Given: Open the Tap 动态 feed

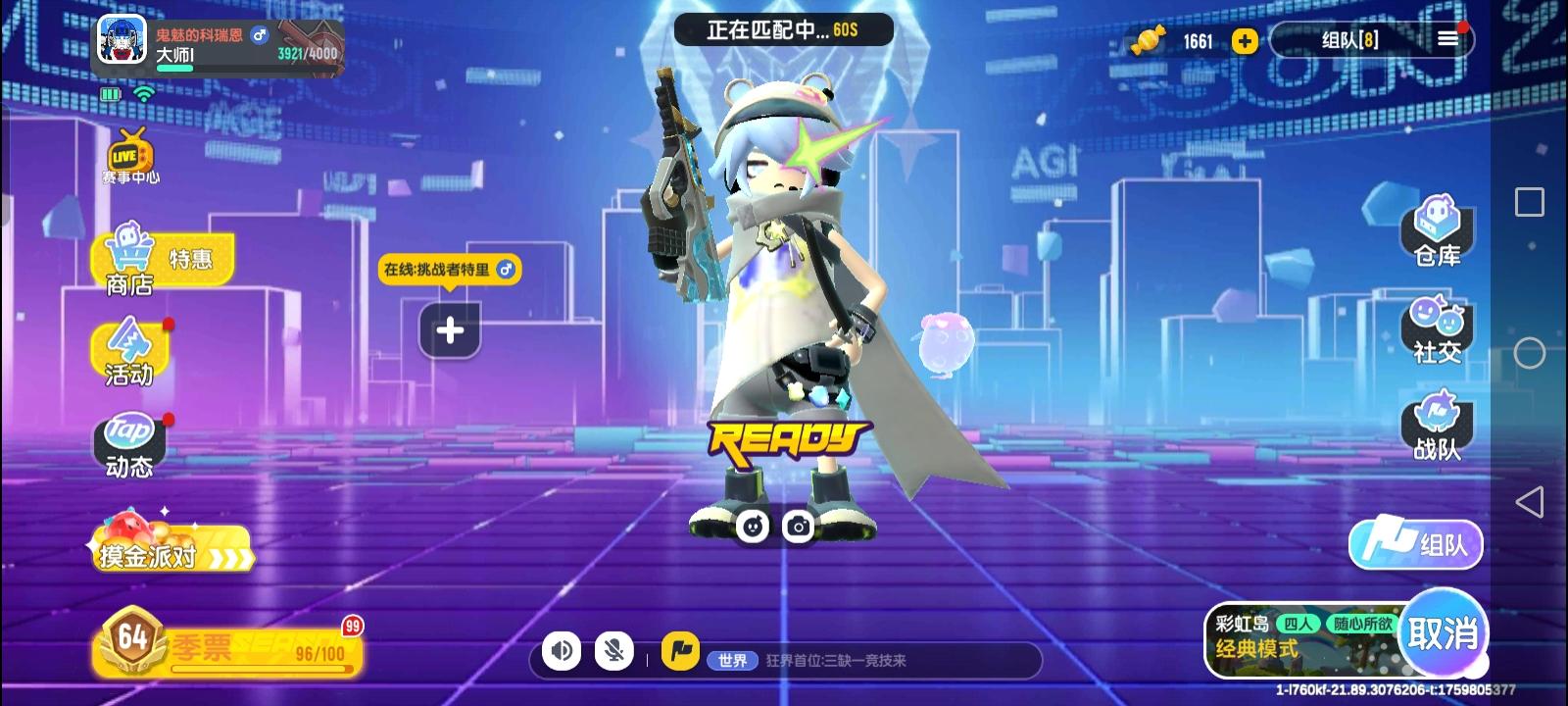Looking at the screenshot, I should pyautogui.click(x=130, y=443).
